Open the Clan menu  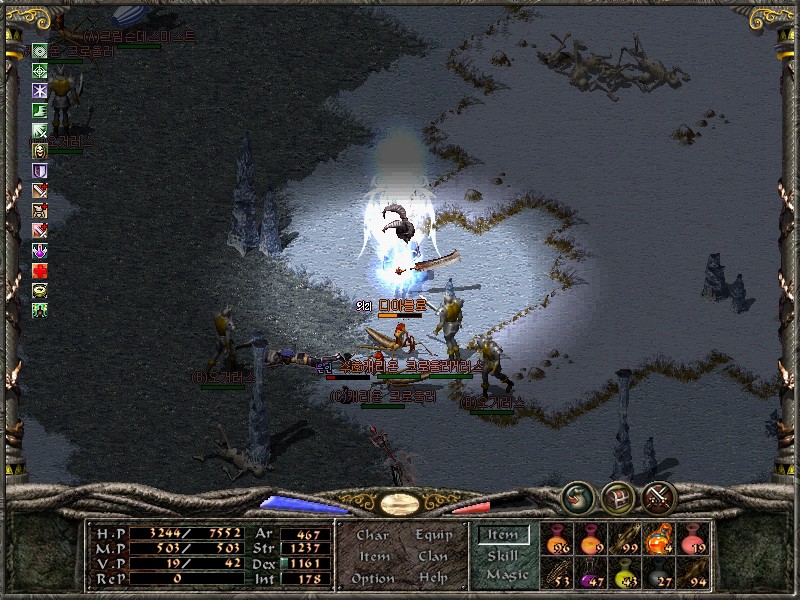433,556
